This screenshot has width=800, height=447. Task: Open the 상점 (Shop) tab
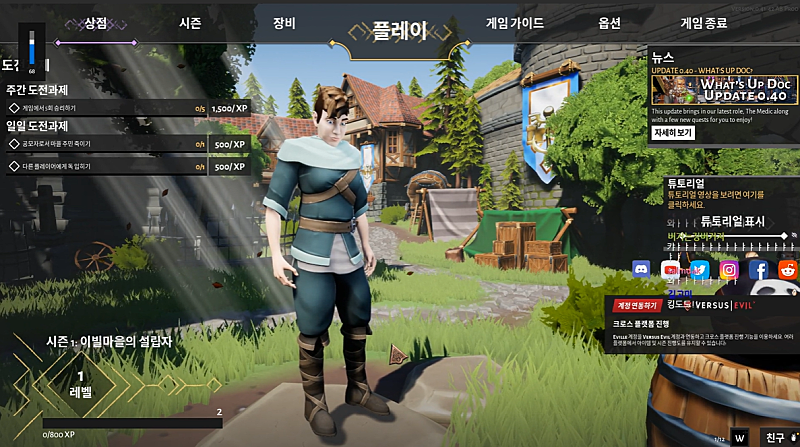coord(95,23)
